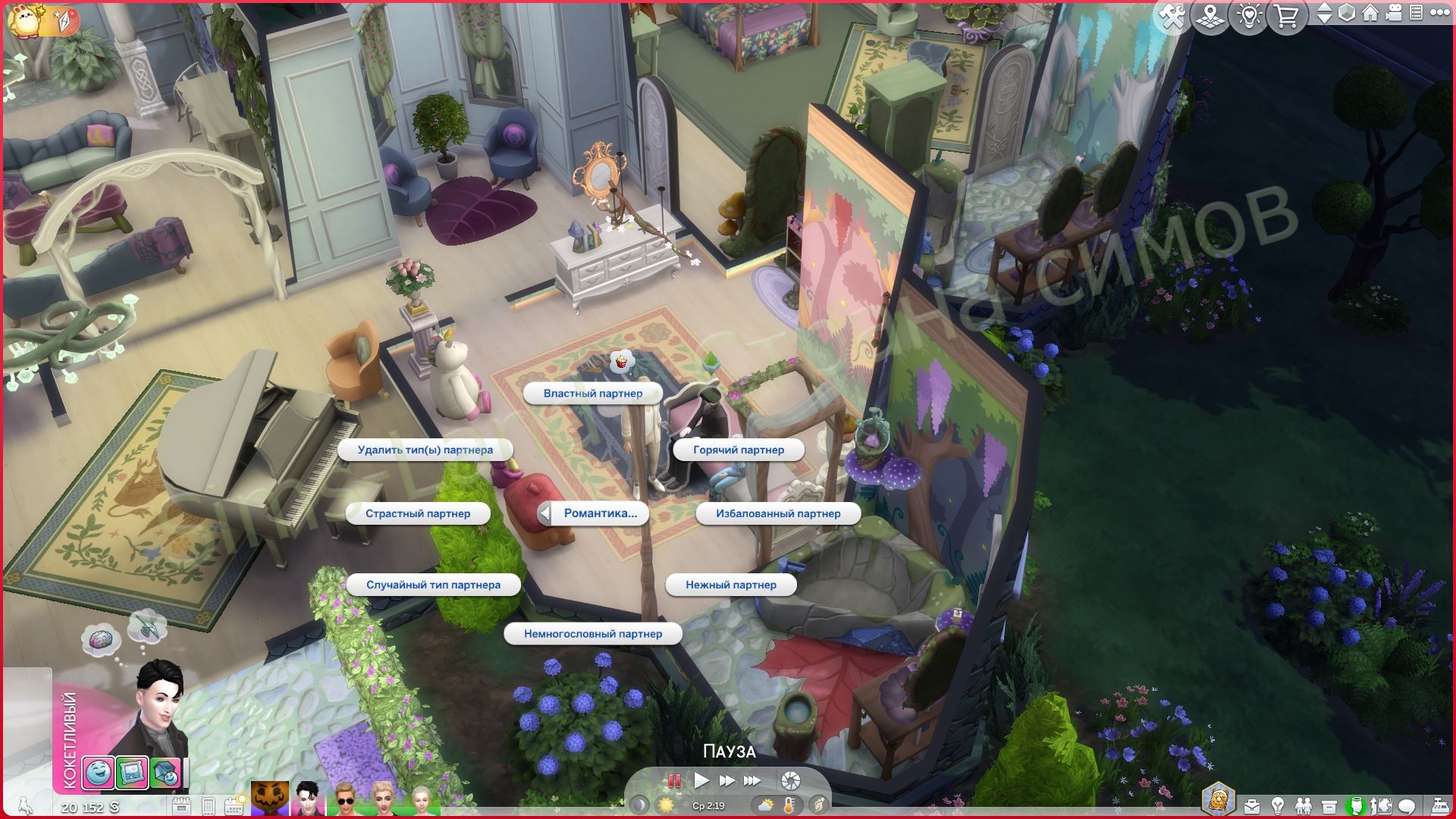Click 'Удалить тип(ы) партнера'
The image size is (1456, 819).
pyautogui.click(x=425, y=450)
